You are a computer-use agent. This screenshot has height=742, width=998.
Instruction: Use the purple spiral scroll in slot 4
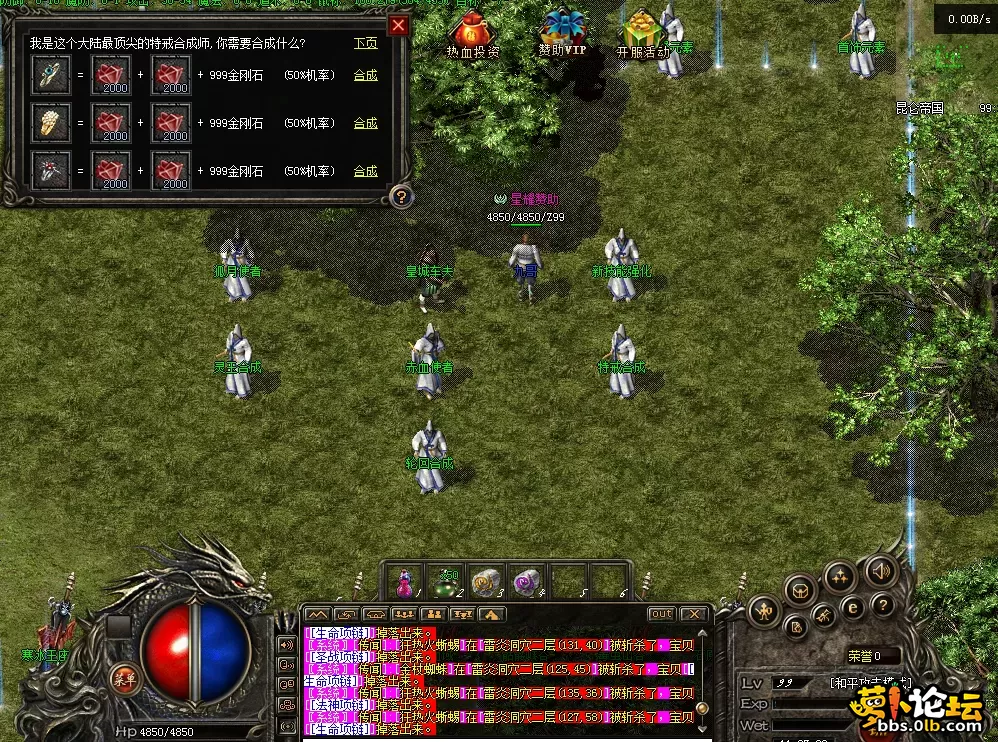(526, 582)
